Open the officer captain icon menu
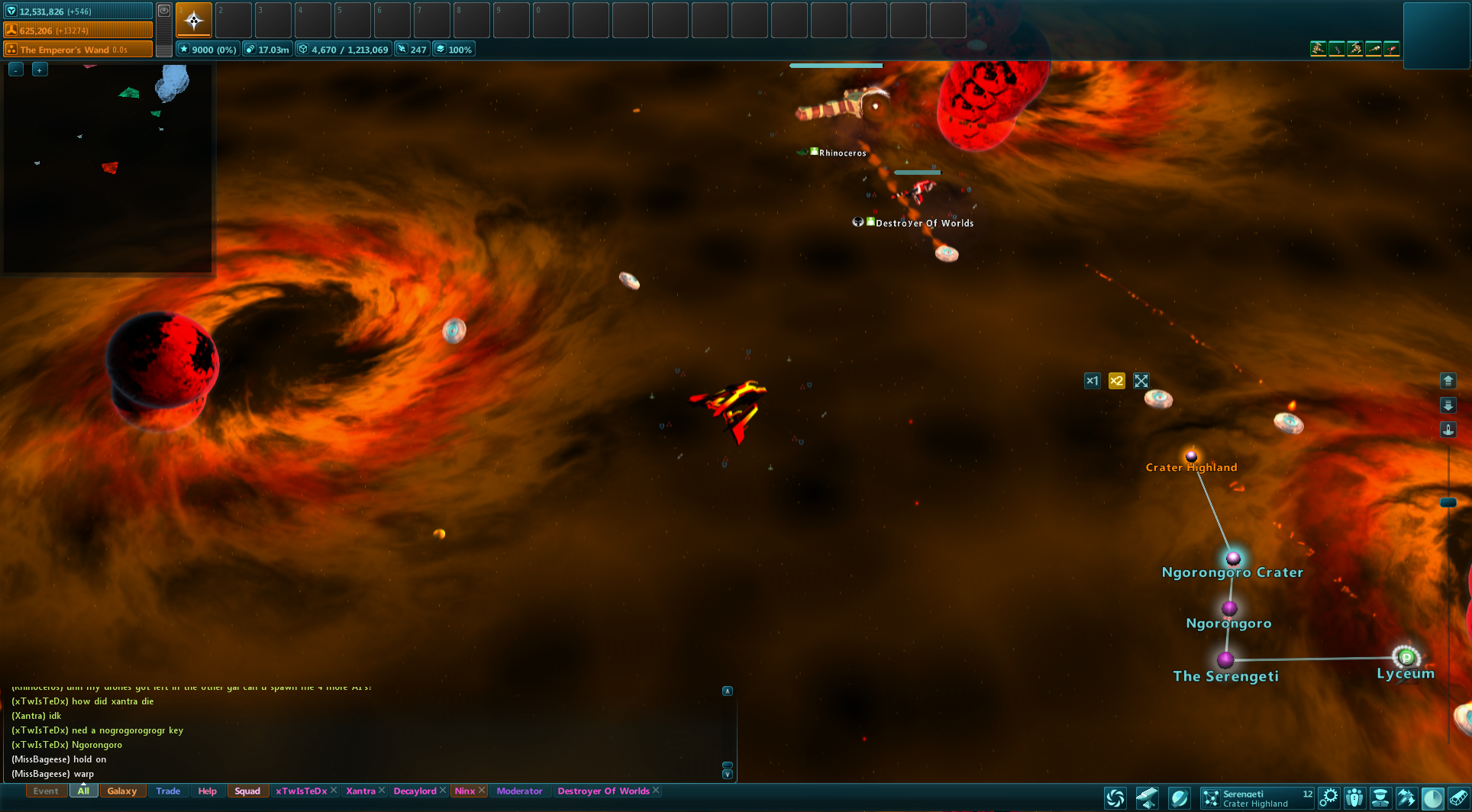Viewport: 1472px width, 812px height. pos(1380,798)
